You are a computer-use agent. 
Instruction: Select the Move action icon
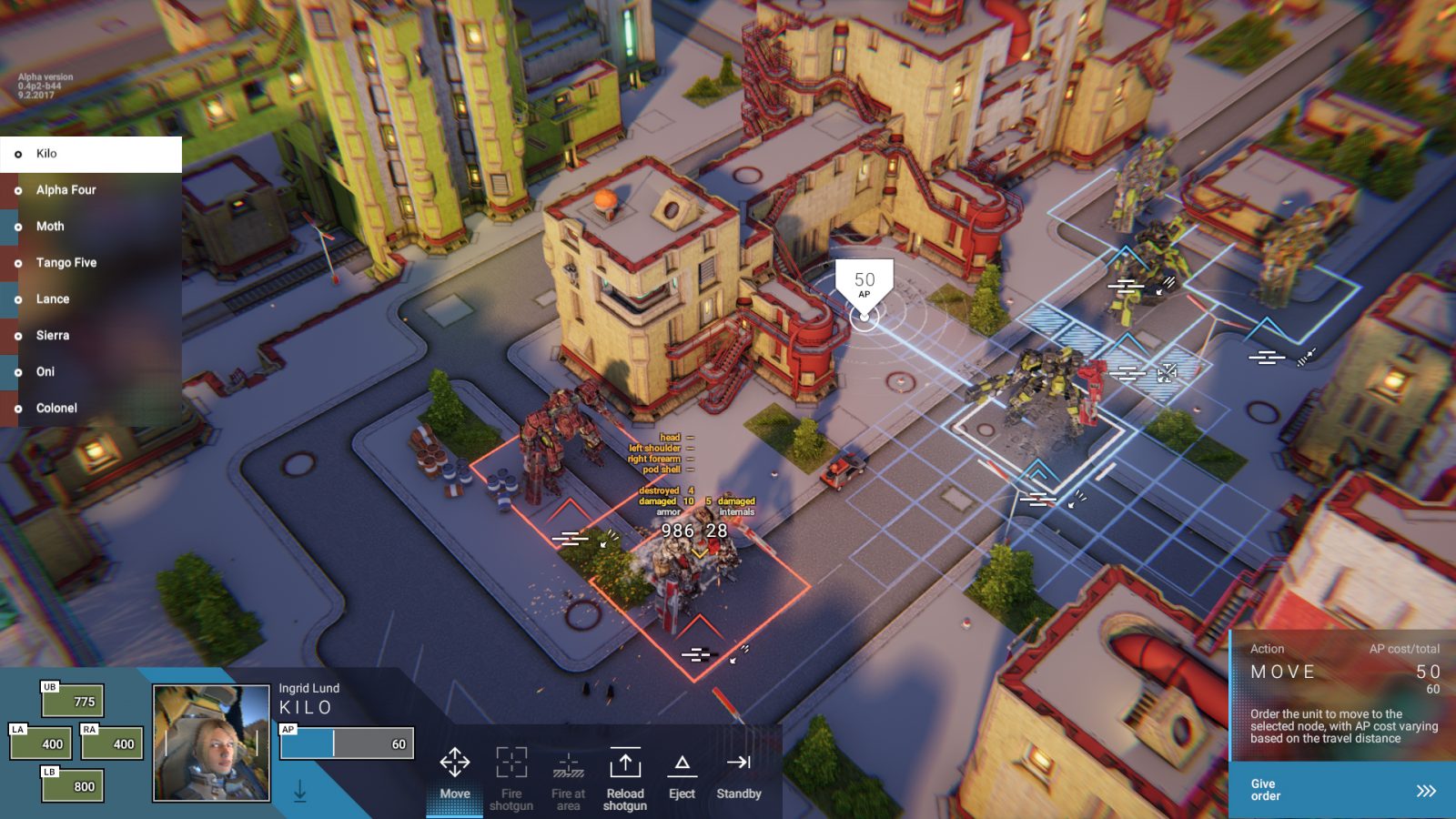point(453,763)
